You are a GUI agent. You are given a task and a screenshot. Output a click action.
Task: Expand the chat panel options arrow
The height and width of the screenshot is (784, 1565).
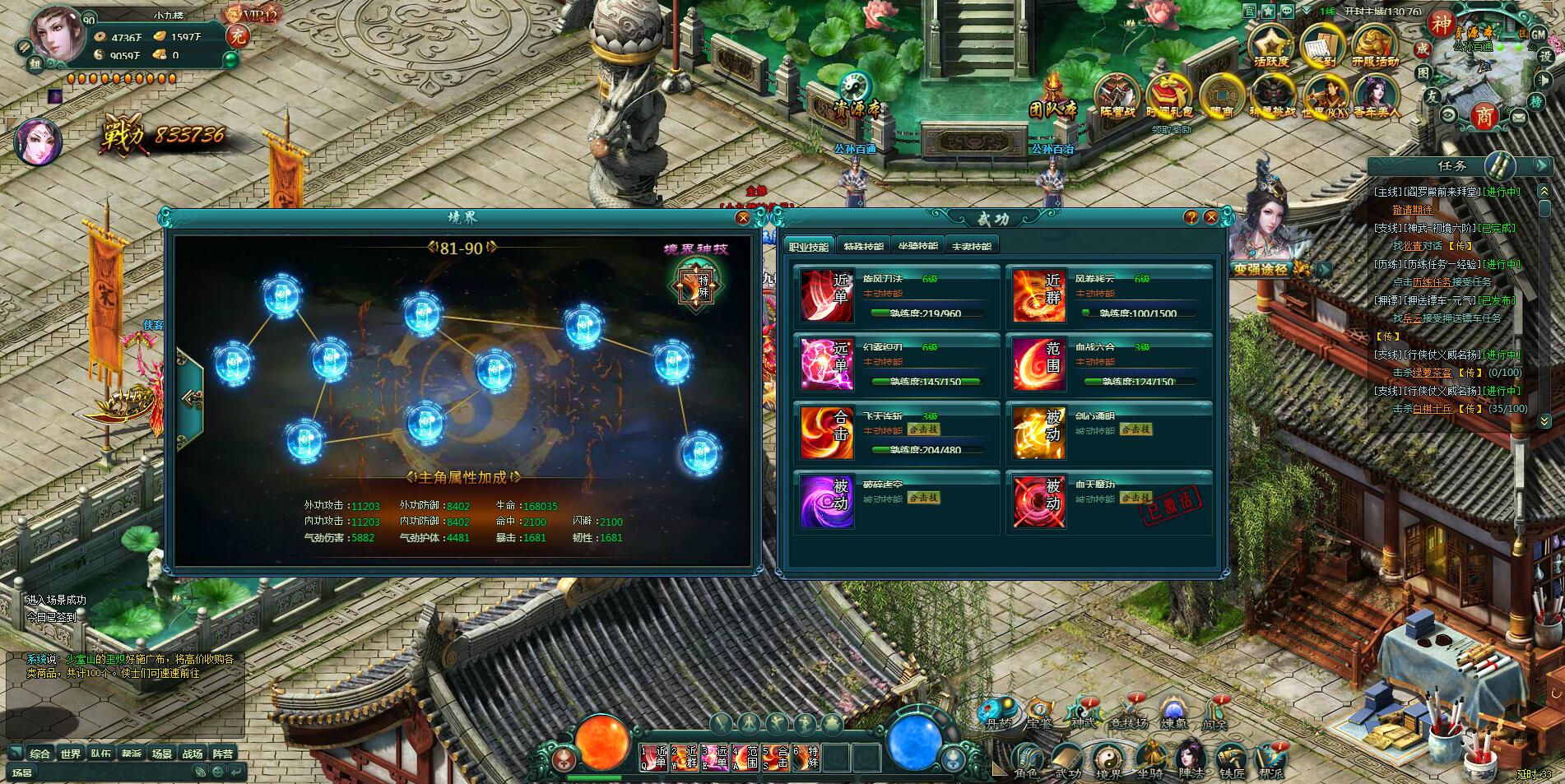pyautogui.click(x=16, y=752)
